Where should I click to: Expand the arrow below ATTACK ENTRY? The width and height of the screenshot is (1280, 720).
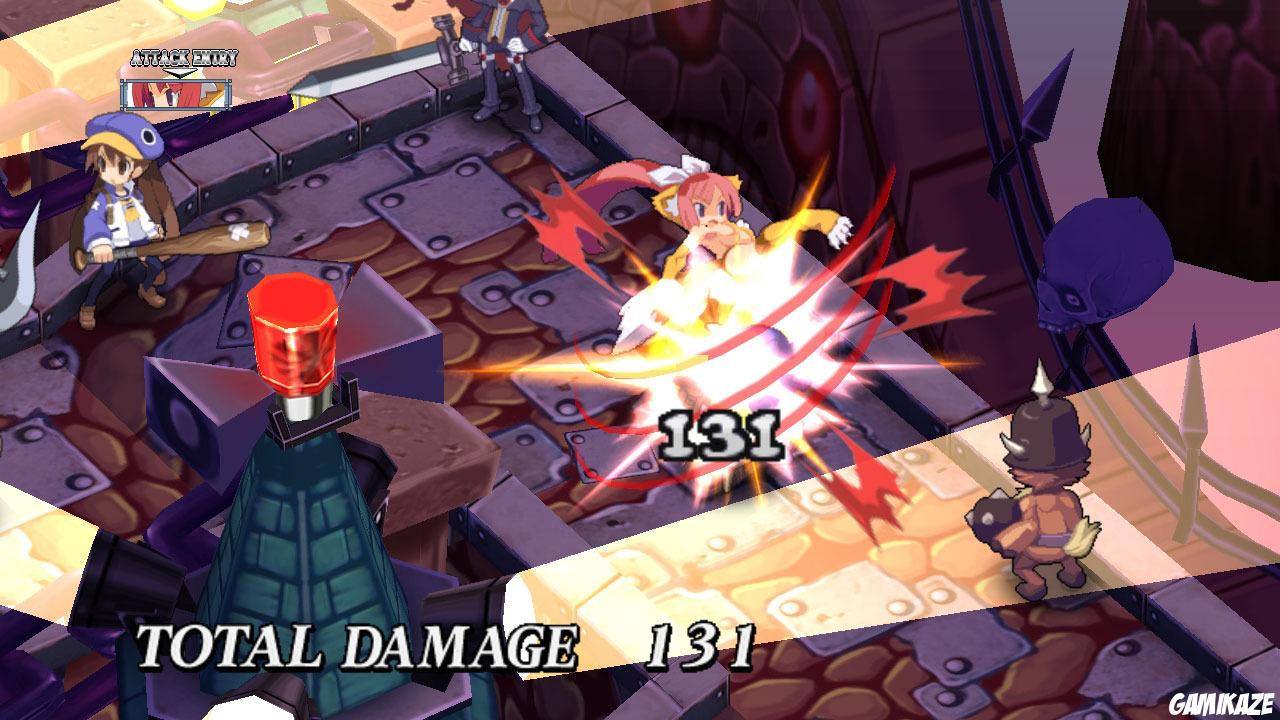[180, 72]
